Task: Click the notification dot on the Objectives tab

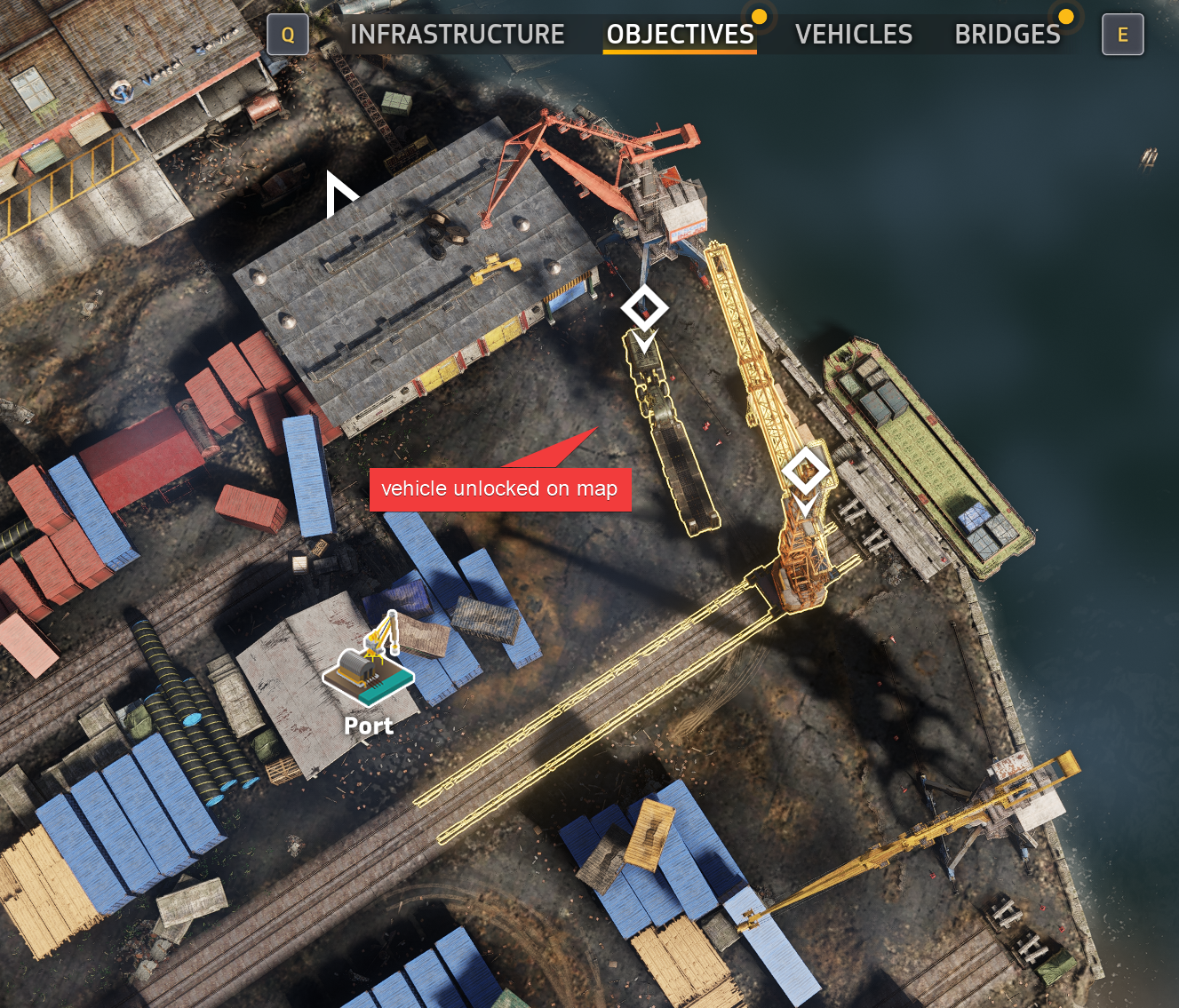Action: pyautogui.click(x=758, y=16)
